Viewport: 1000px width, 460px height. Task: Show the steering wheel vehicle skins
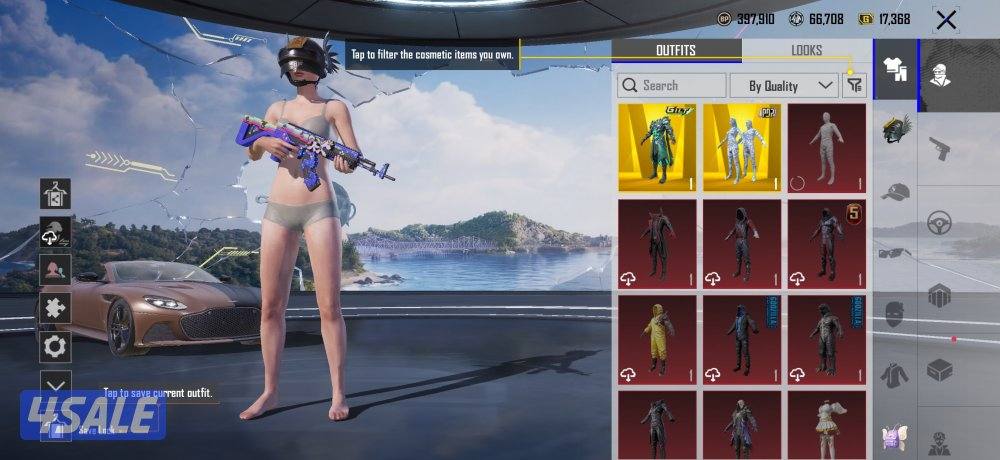(x=939, y=222)
